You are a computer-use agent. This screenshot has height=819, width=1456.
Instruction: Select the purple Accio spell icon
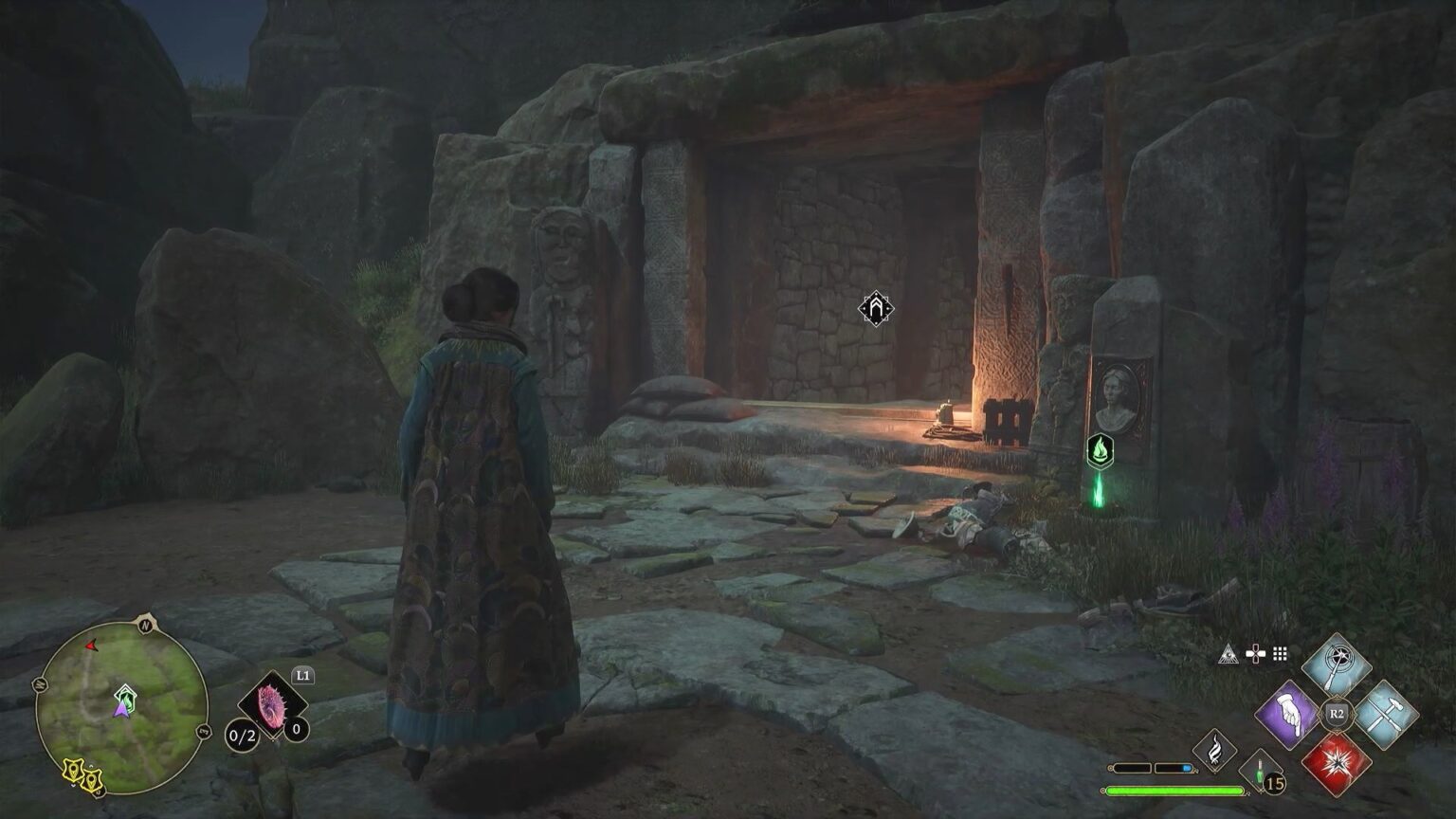tap(1286, 712)
